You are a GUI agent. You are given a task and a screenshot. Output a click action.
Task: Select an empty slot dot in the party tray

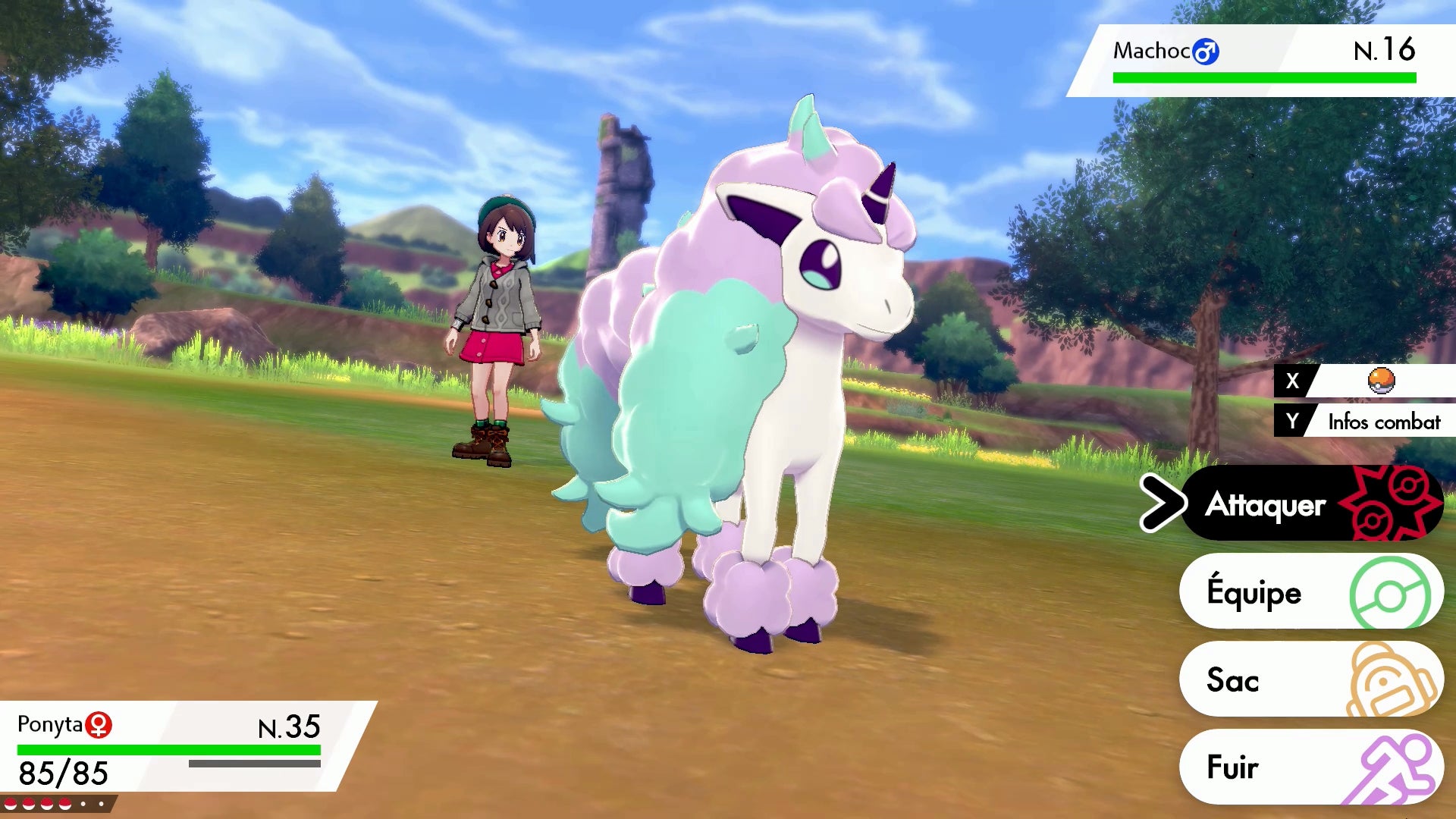83,804
